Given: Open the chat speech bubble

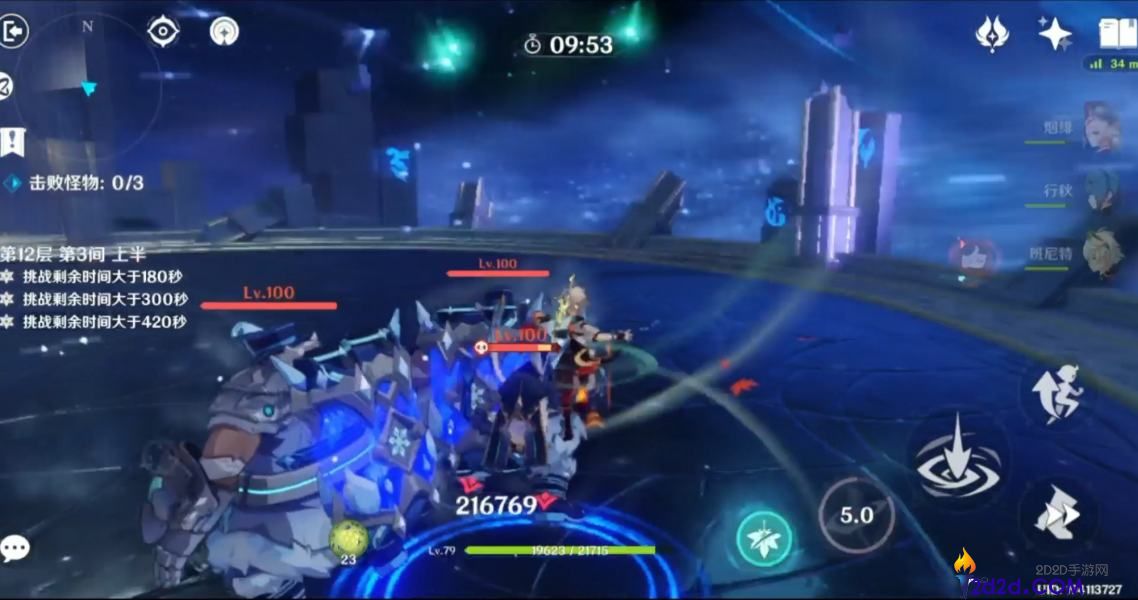Looking at the screenshot, I should 14,548.
